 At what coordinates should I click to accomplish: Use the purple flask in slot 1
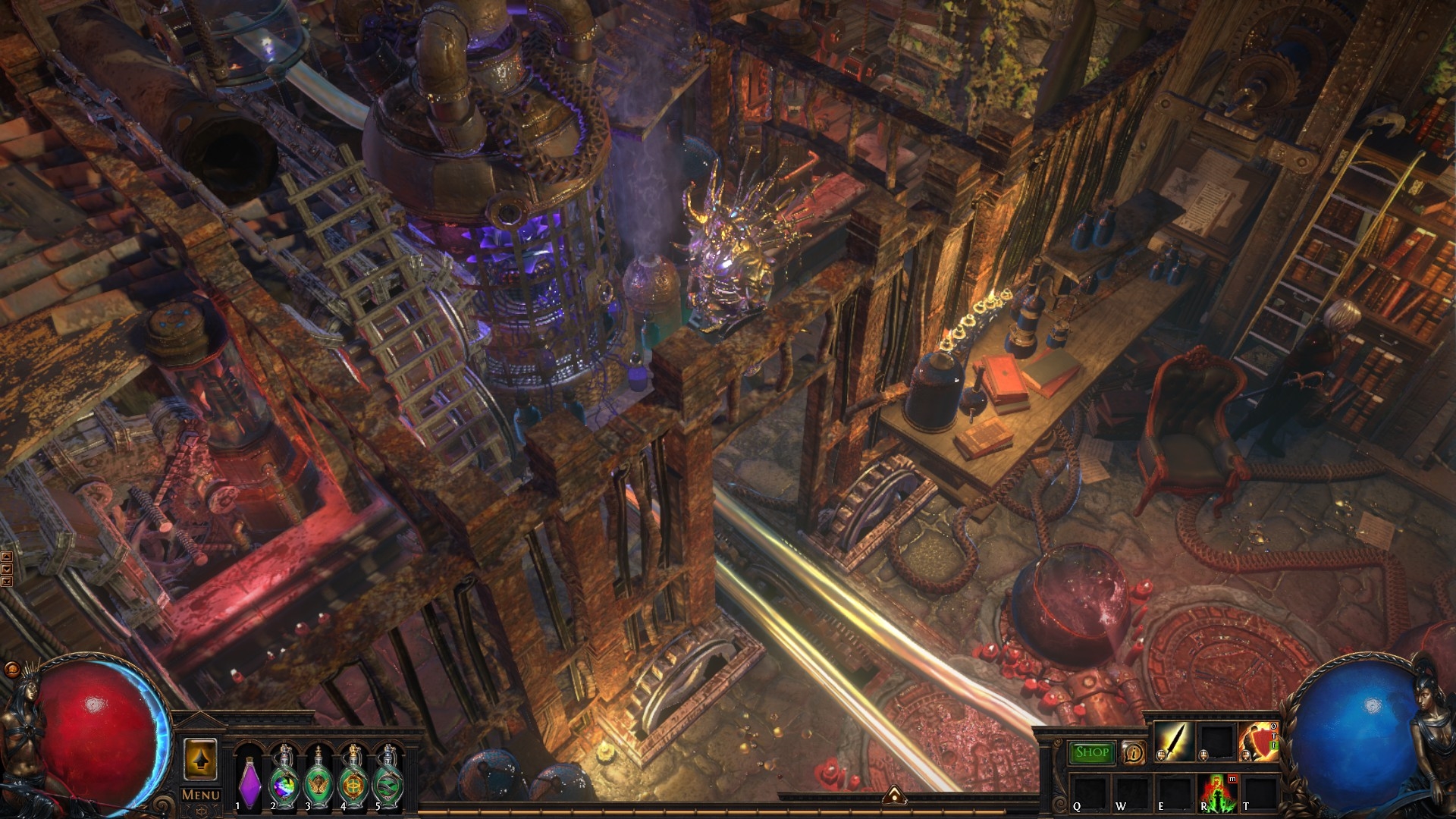click(249, 781)
